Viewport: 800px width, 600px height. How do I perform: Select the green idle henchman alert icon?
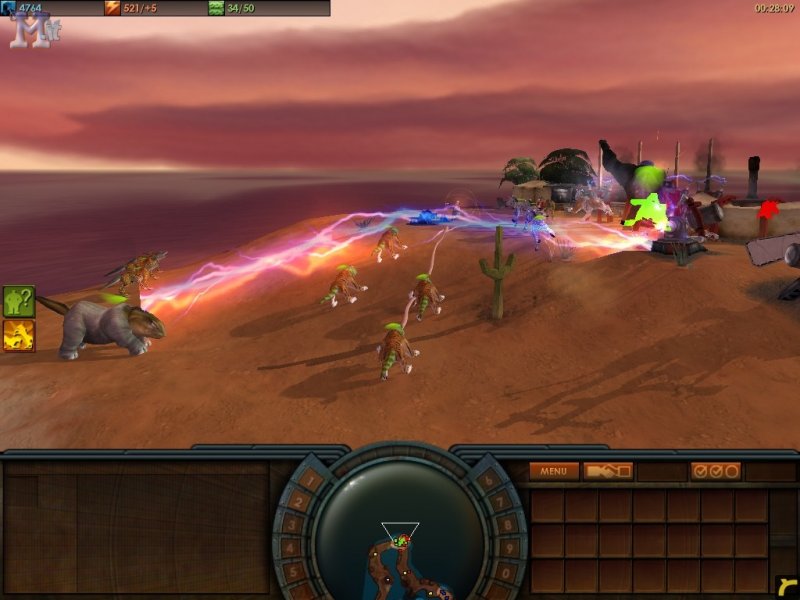click(x=19, y=301)
